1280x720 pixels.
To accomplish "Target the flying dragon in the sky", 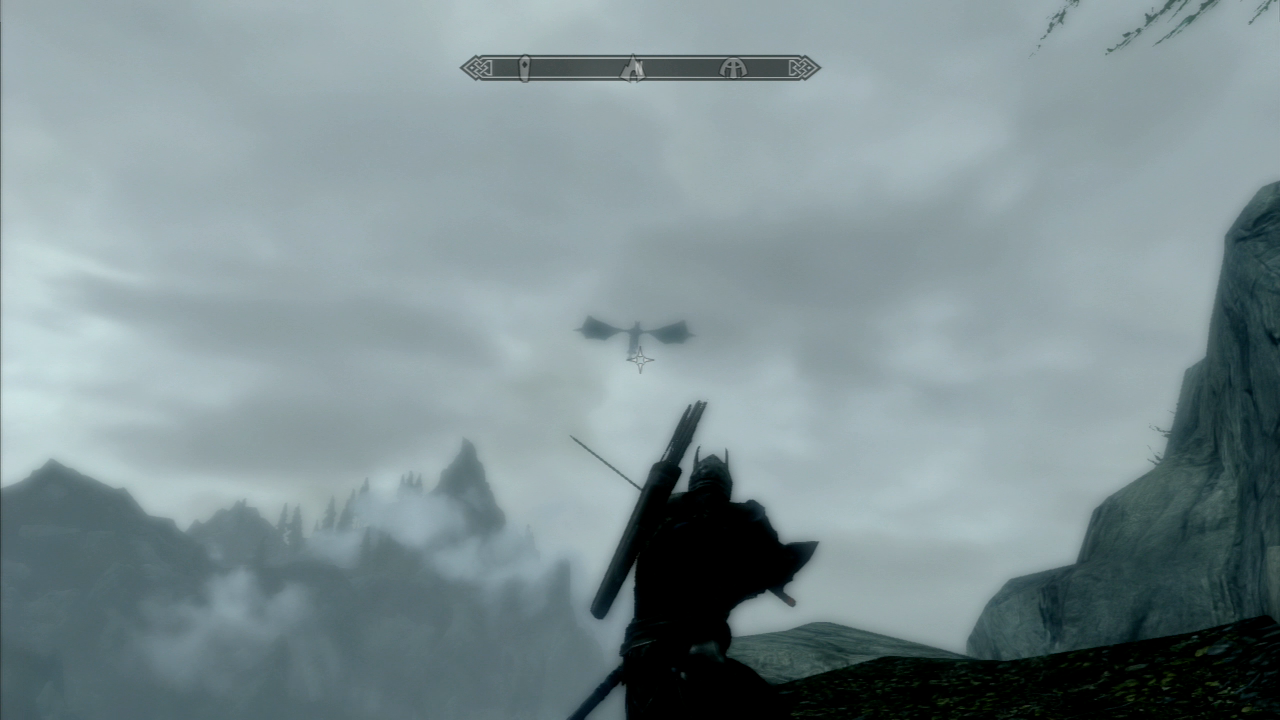I will coord(636,327).
